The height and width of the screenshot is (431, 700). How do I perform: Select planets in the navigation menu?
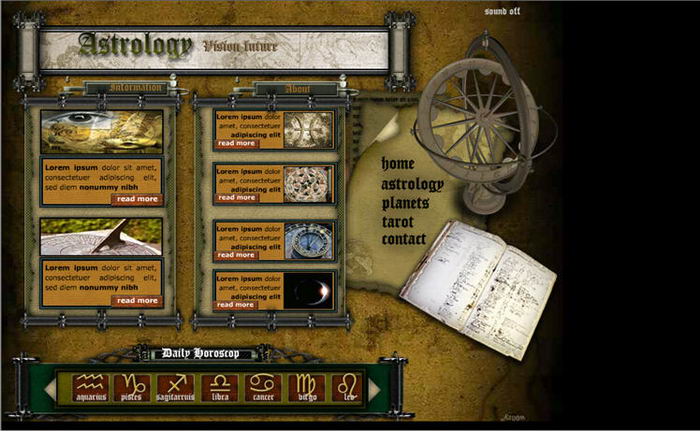[405, 203]
